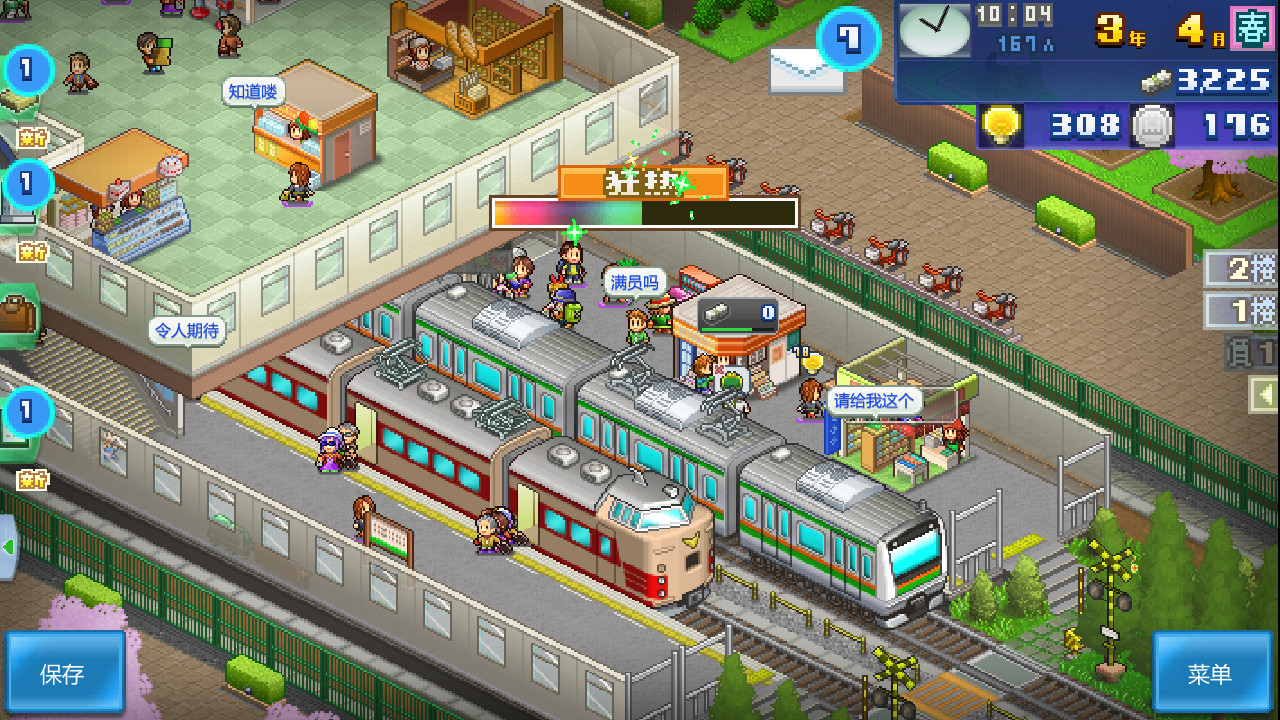Click the 满员吗 speech bubble
The image size is (1280, 720).
[633, 282]
